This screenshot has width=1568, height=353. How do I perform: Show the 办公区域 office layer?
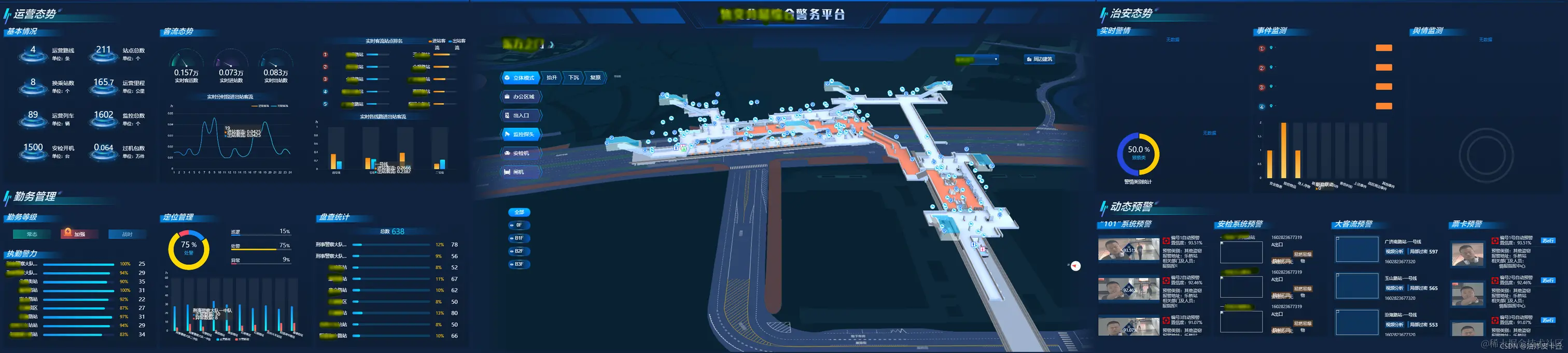click(x=520, y=97)
